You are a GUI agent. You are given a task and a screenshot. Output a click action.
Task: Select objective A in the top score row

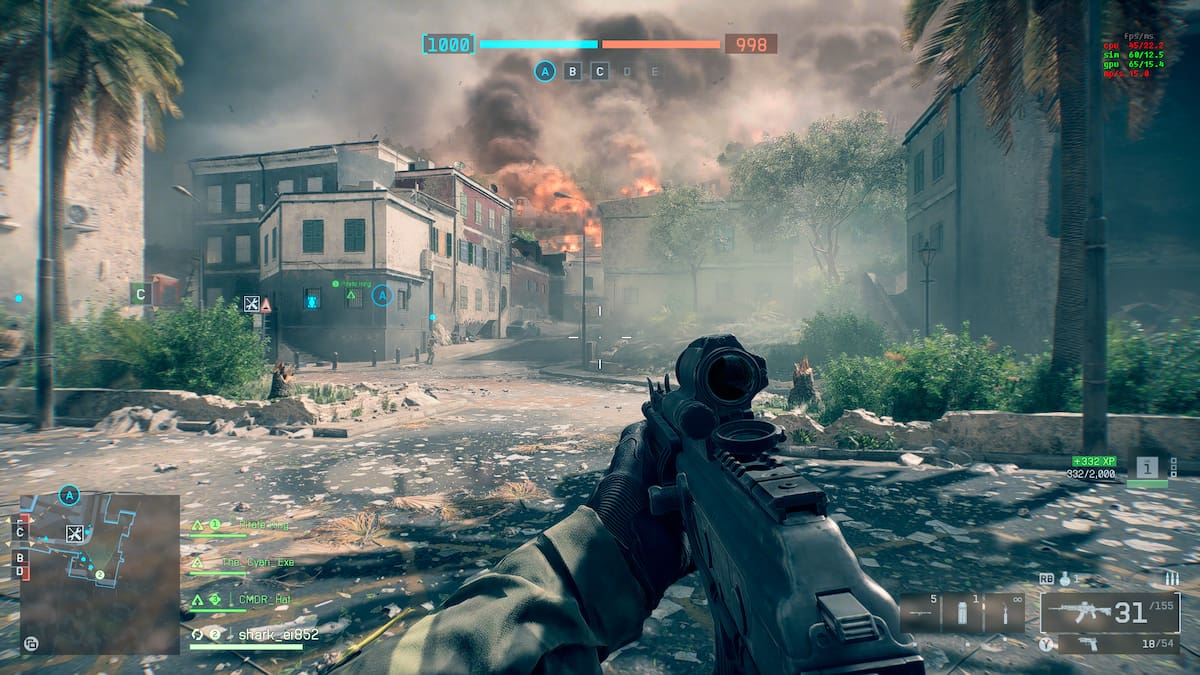544,71
